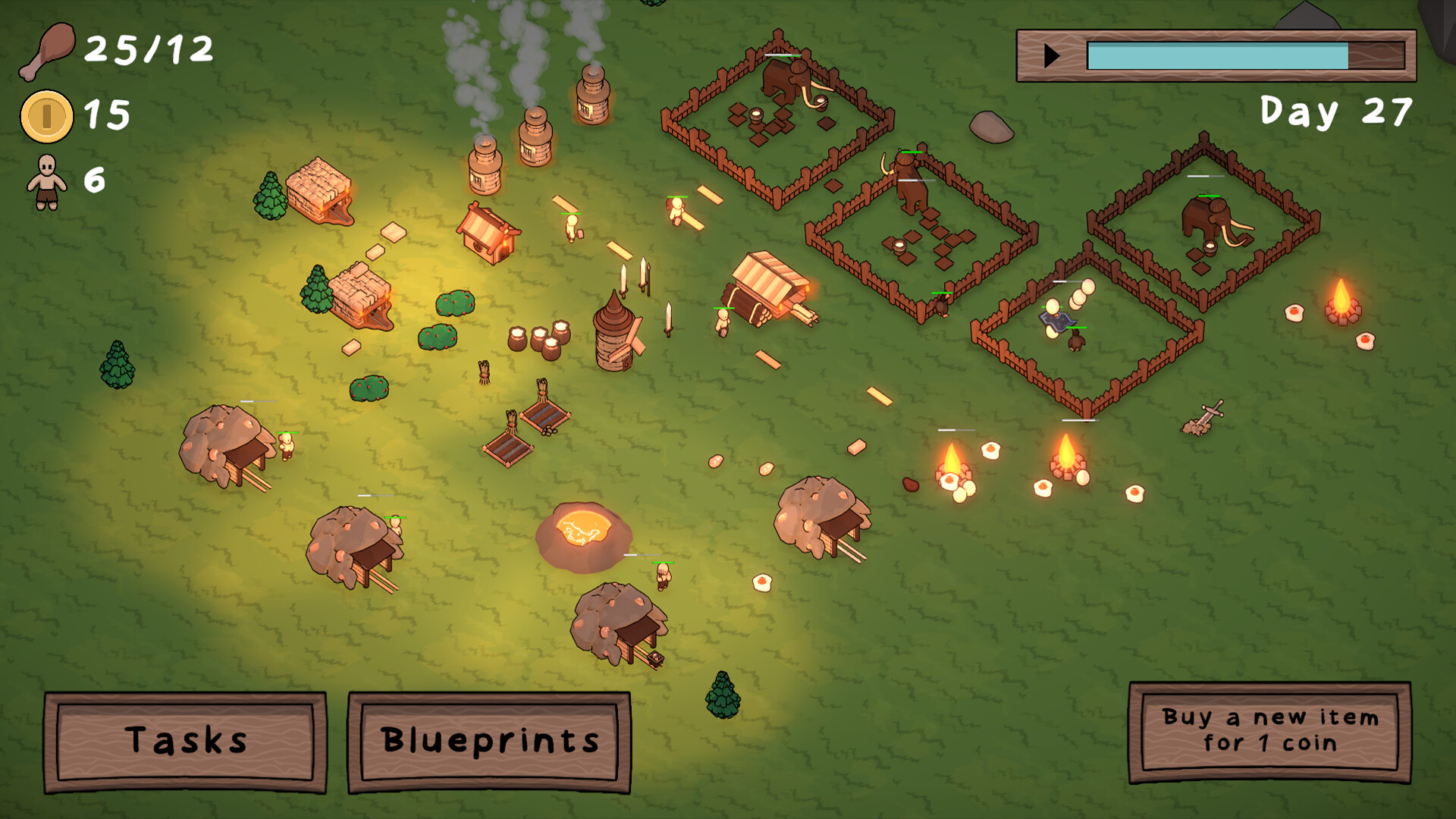Image resolution: width=1456 pixels, height=819 pixels.
Task: Open the Blueprints menu
Action: (x=489, y=741)
